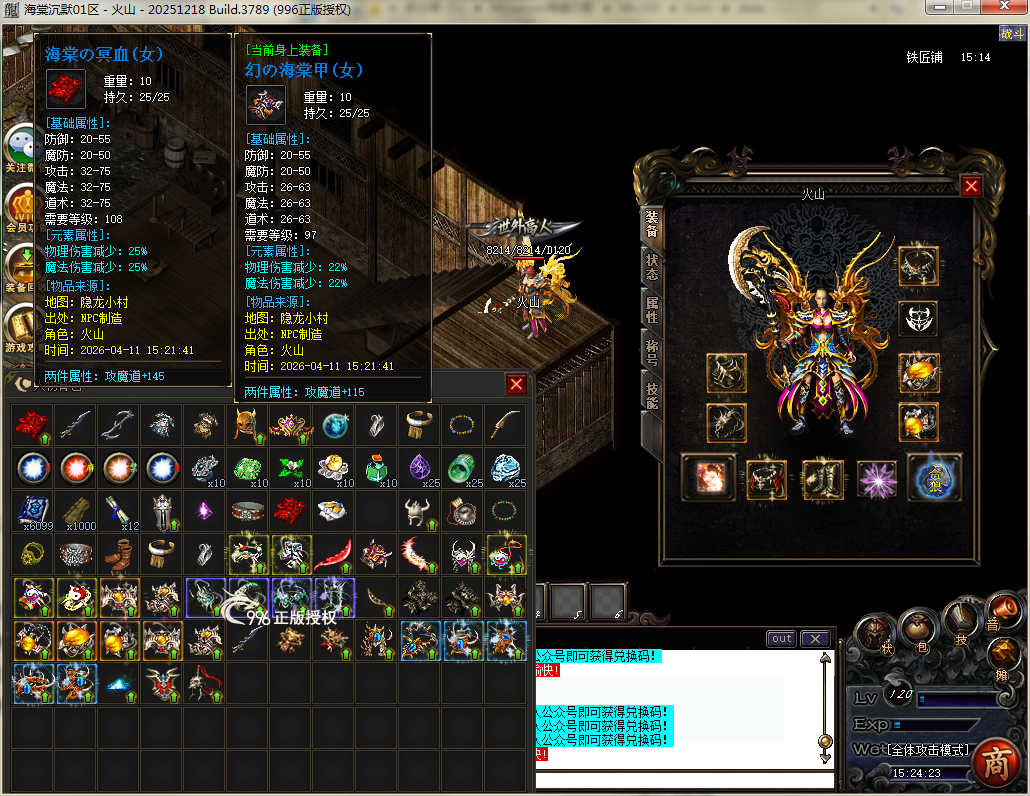Image resolution: width=1030 pixels, height=796 pixels.
Task: Switch to the 状态 status tab
Action: click(652, 266)
